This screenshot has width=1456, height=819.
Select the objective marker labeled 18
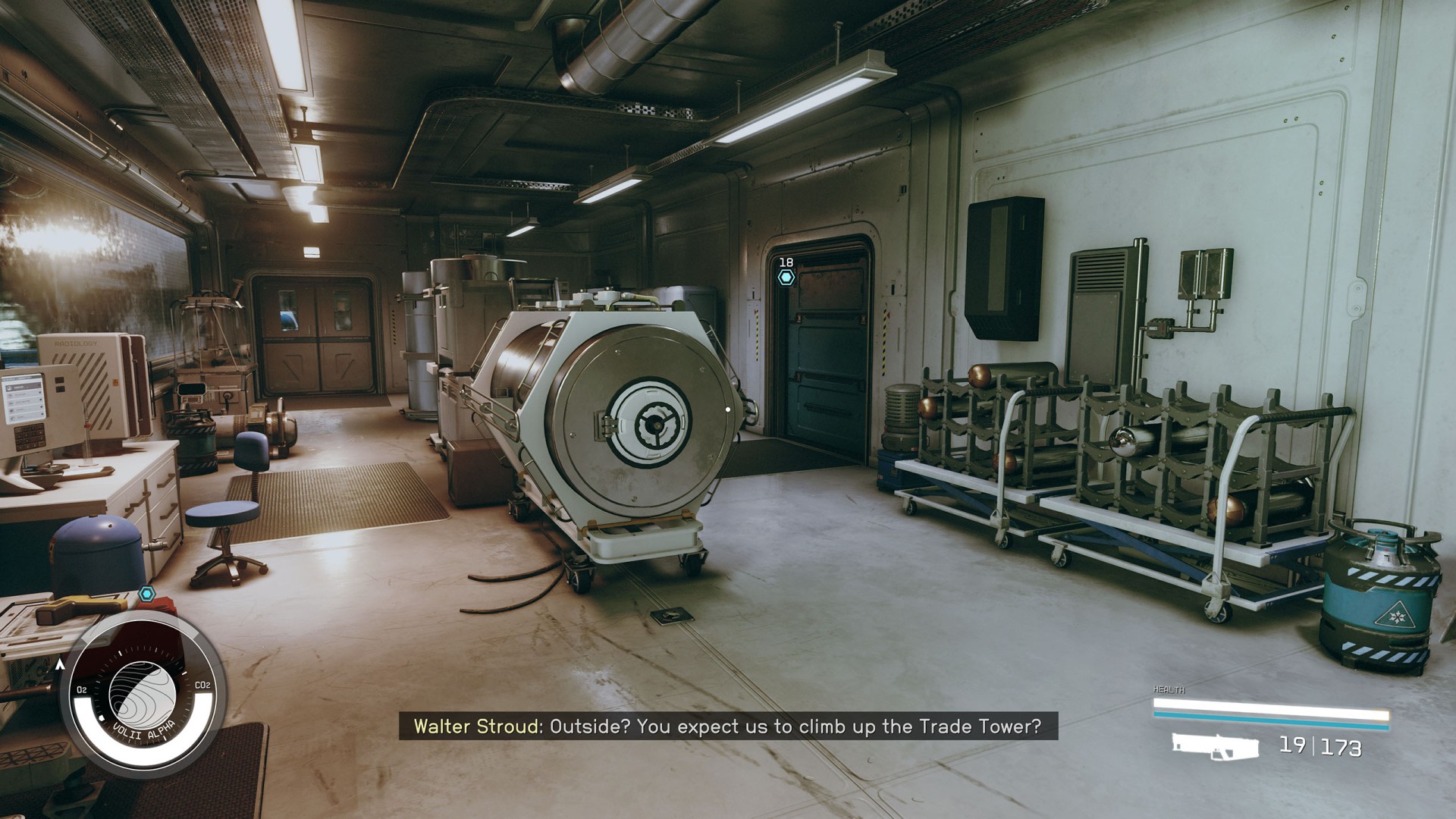(x=786, y=278)
